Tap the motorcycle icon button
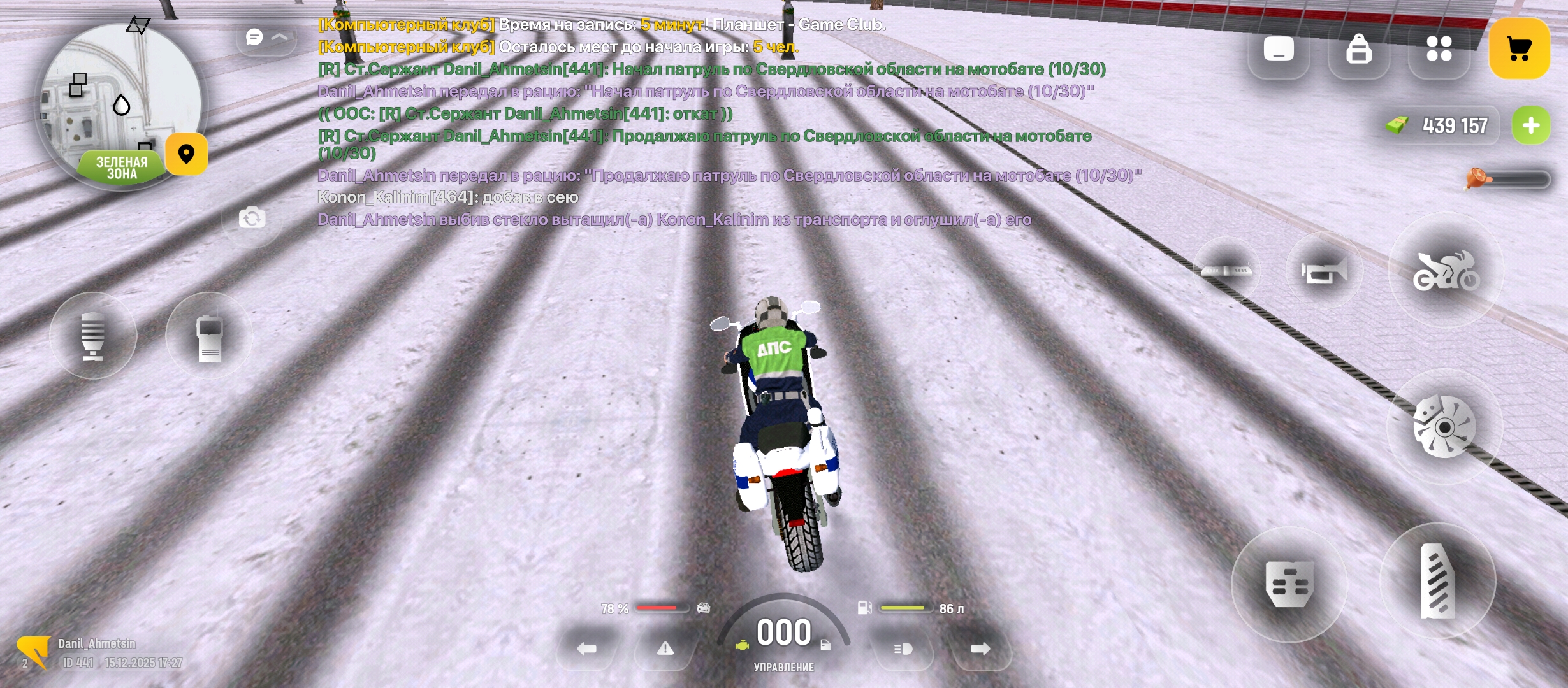Viewport: 1568px width, 688px height. [1446, 271]
